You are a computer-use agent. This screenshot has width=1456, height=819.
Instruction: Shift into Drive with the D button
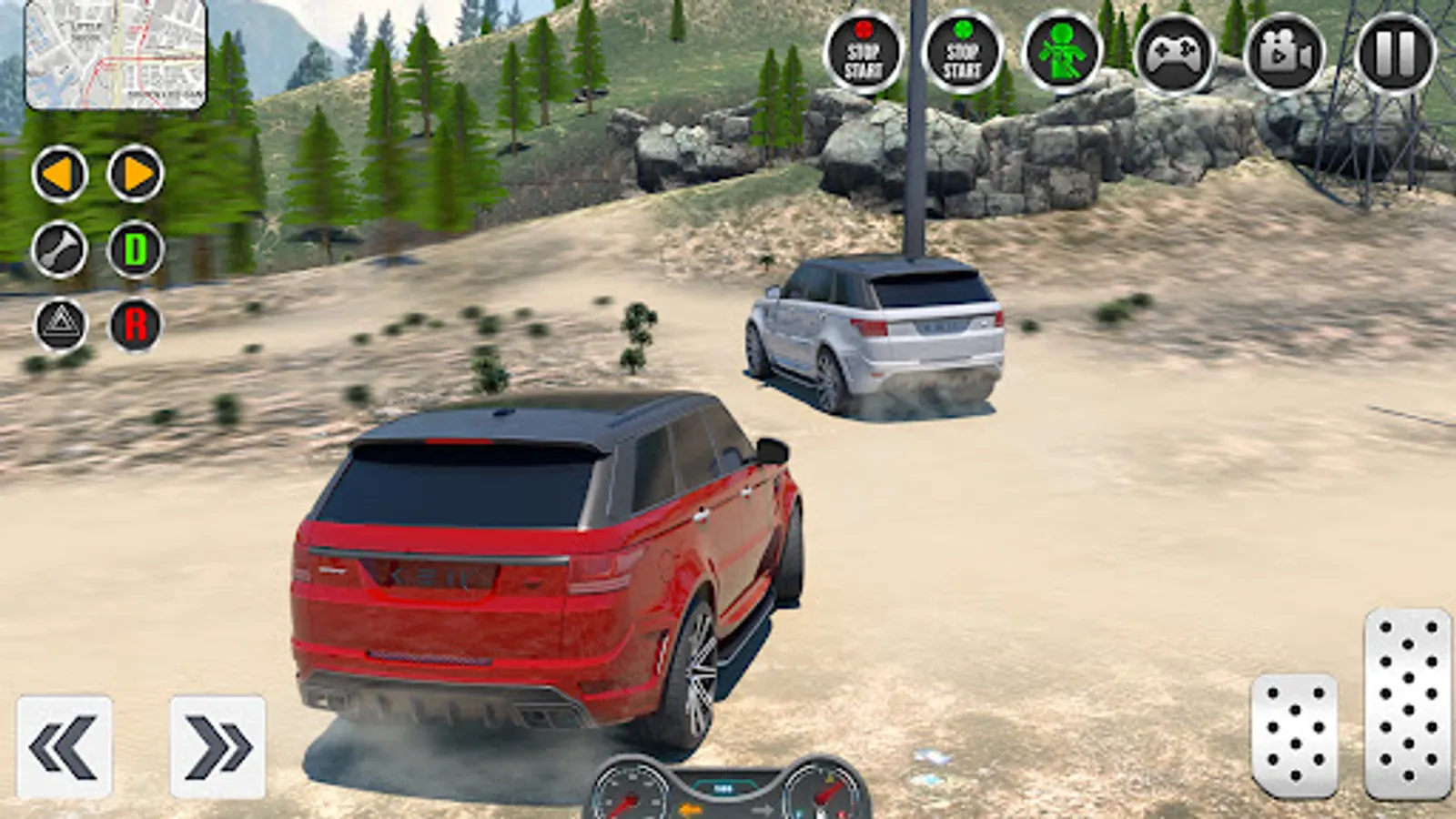click(136, 249)
